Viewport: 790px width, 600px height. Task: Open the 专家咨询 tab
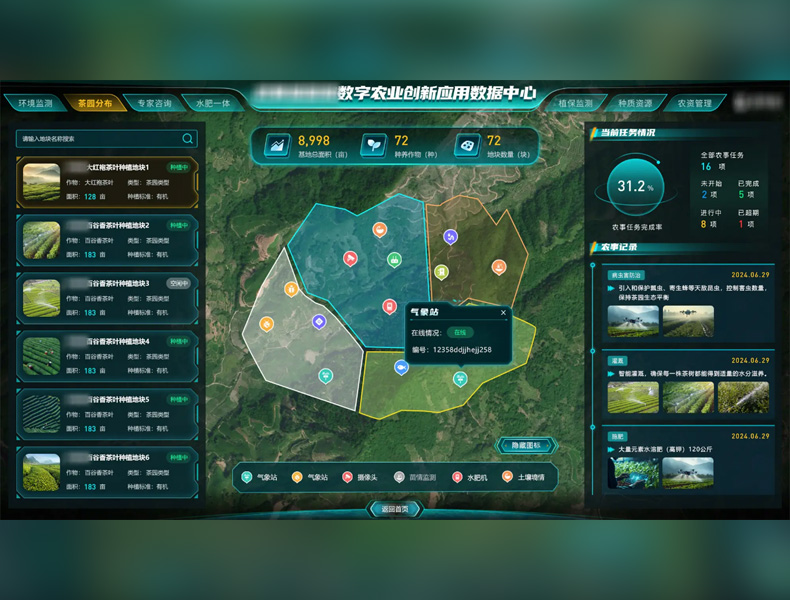[x=154, y=103]
